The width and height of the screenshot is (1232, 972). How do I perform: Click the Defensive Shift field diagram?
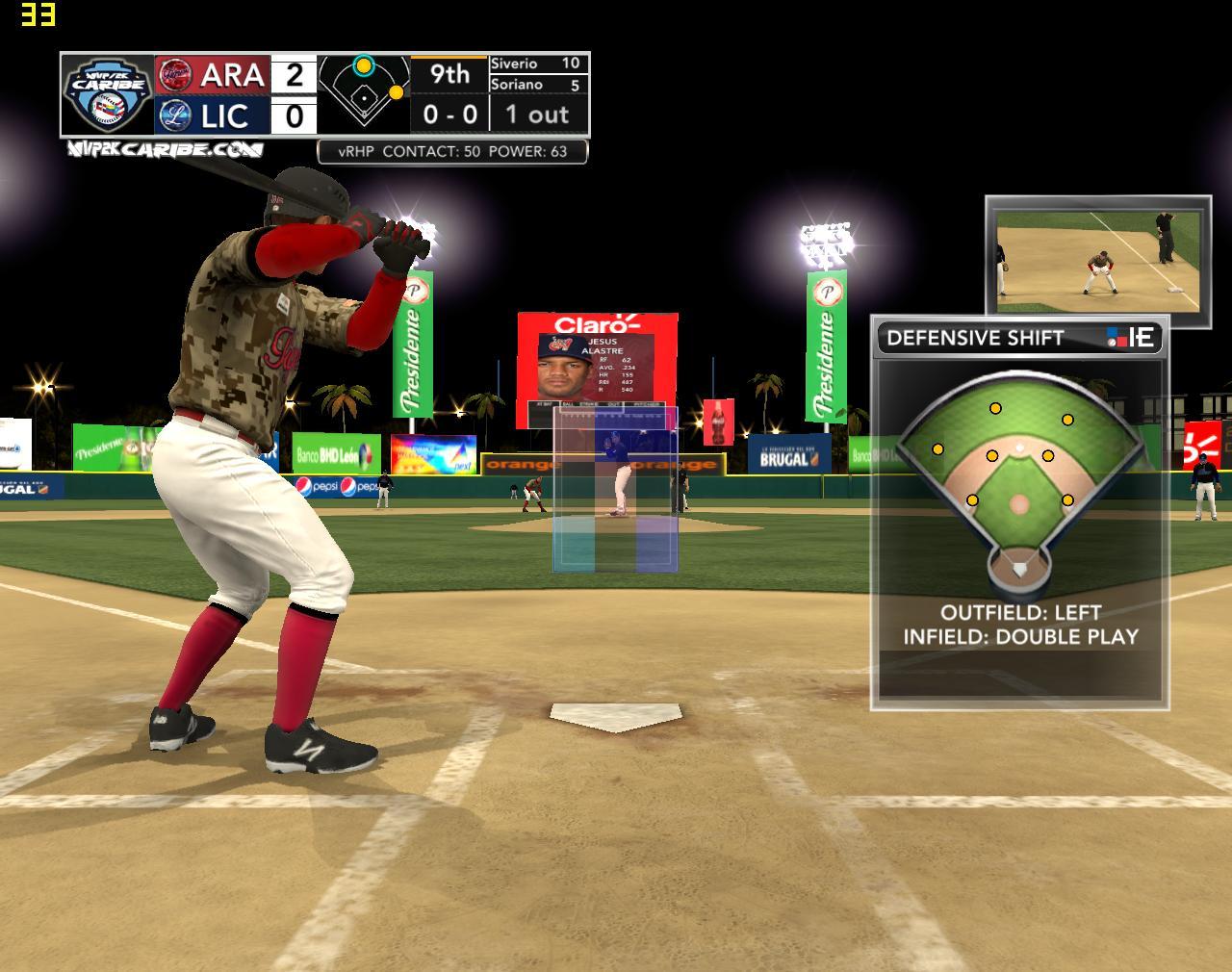point(1019,481)
